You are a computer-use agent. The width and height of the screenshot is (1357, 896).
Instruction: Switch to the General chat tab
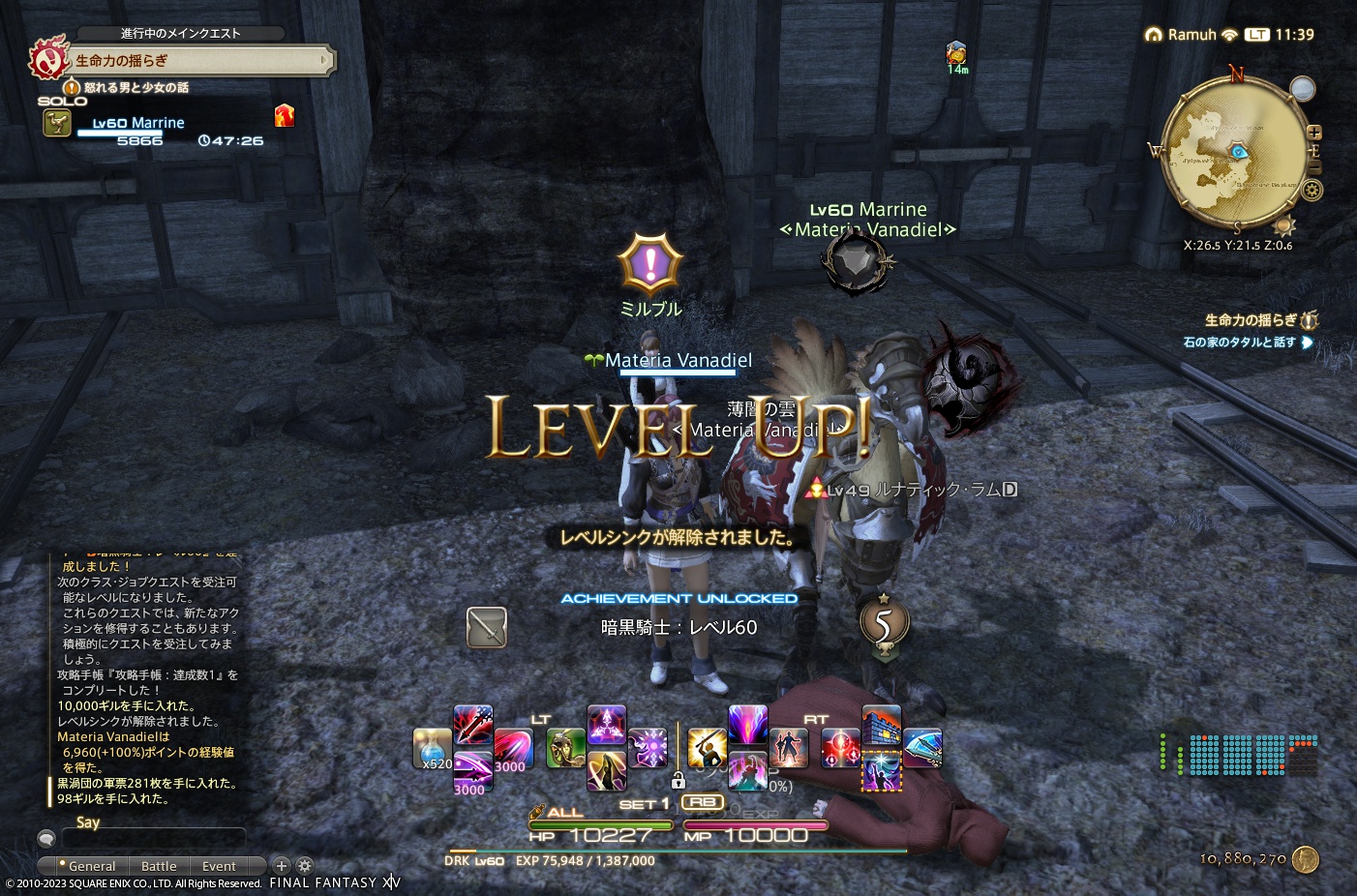click(91, 866)
